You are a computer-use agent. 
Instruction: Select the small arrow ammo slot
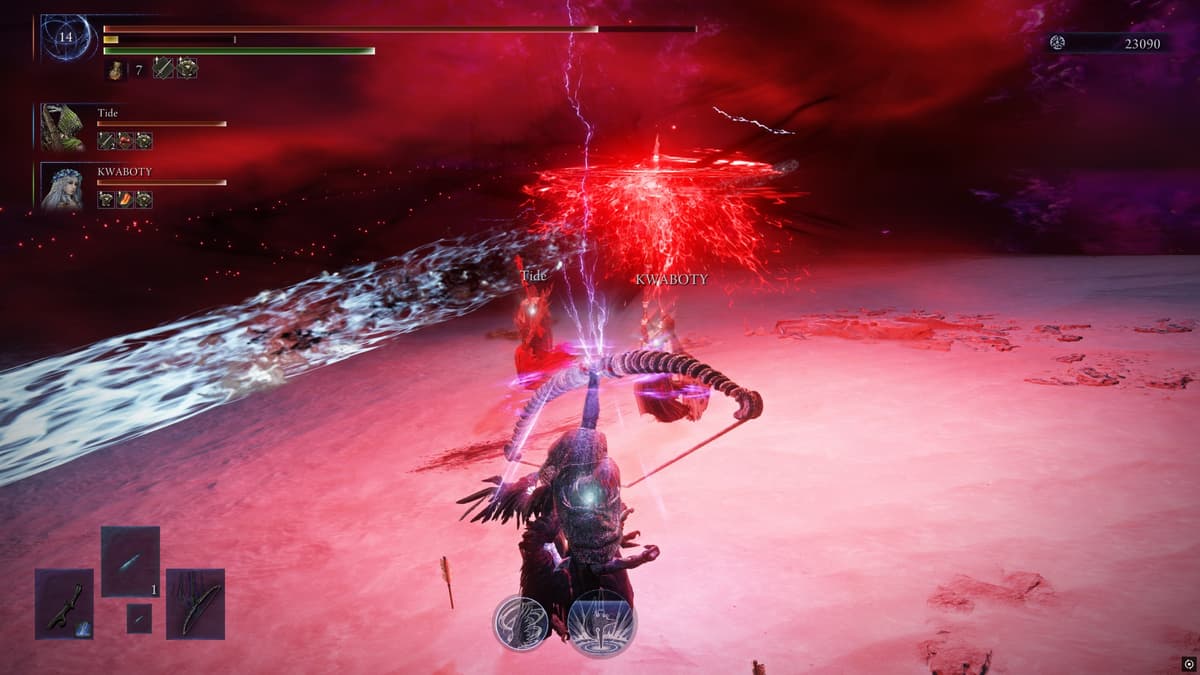(139, 618)
